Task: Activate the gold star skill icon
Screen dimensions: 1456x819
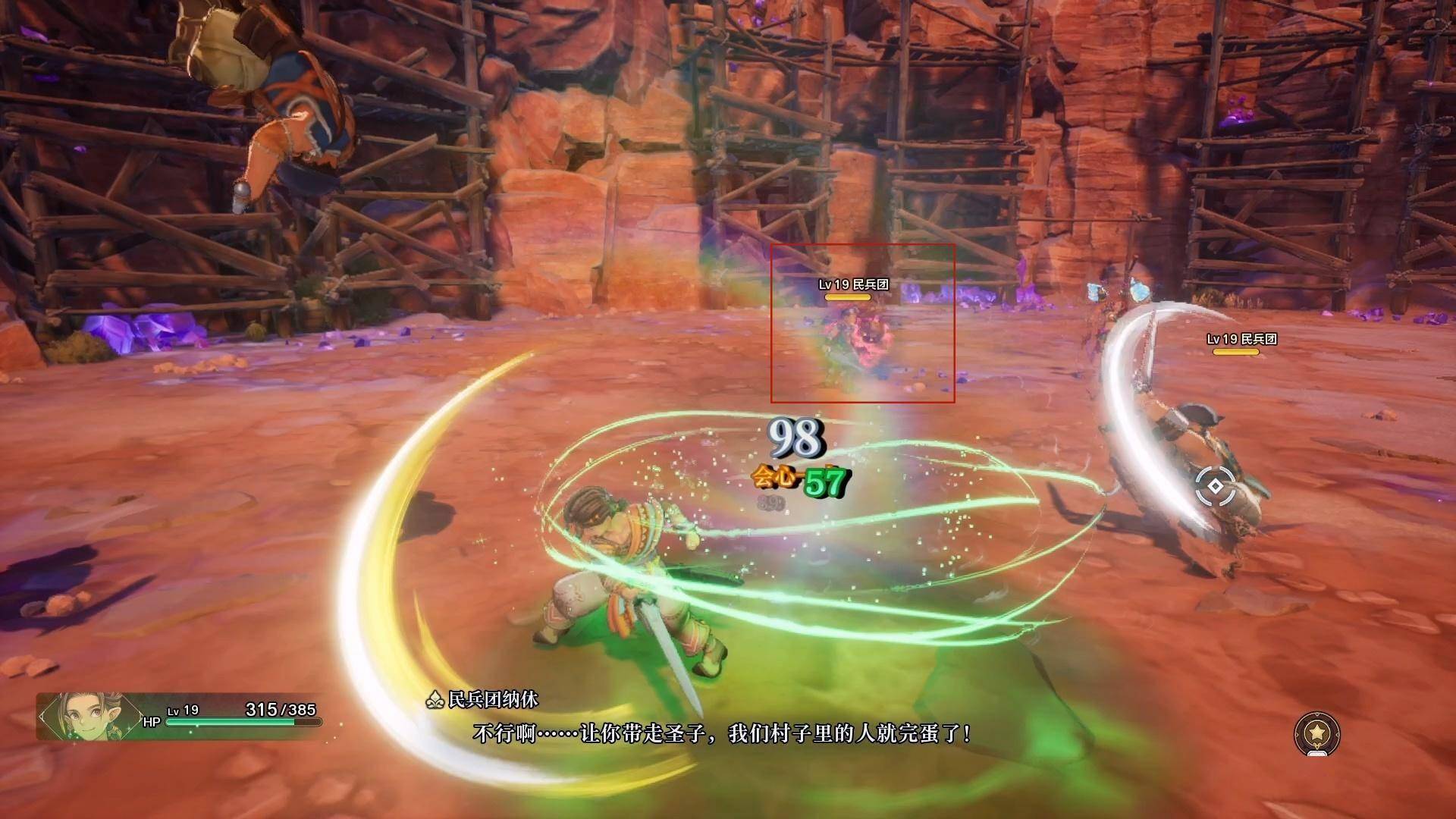Action: (x=1317, y=735)
